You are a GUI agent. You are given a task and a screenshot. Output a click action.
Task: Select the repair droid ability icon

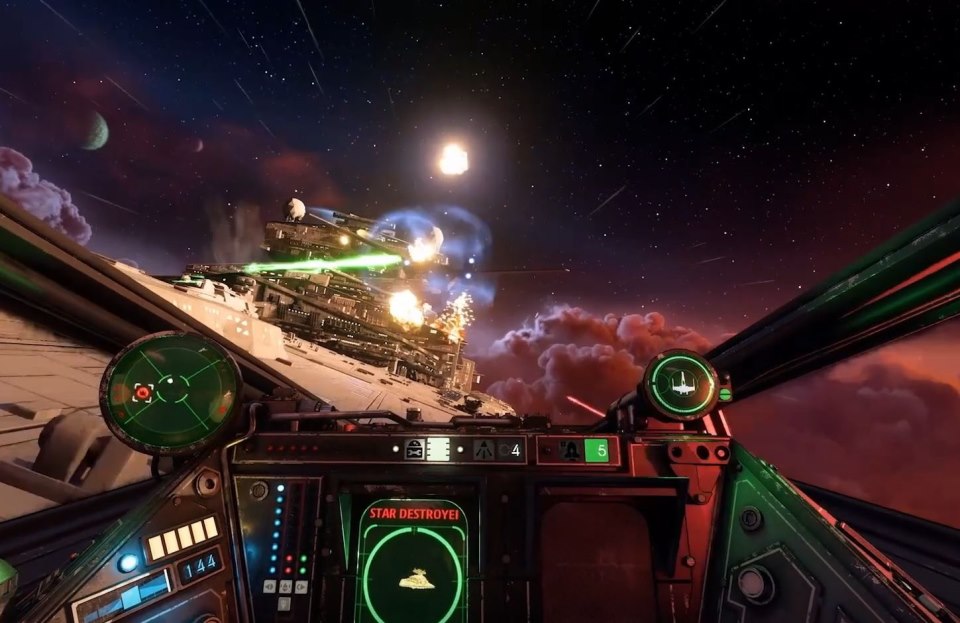(x=416, y=450)
